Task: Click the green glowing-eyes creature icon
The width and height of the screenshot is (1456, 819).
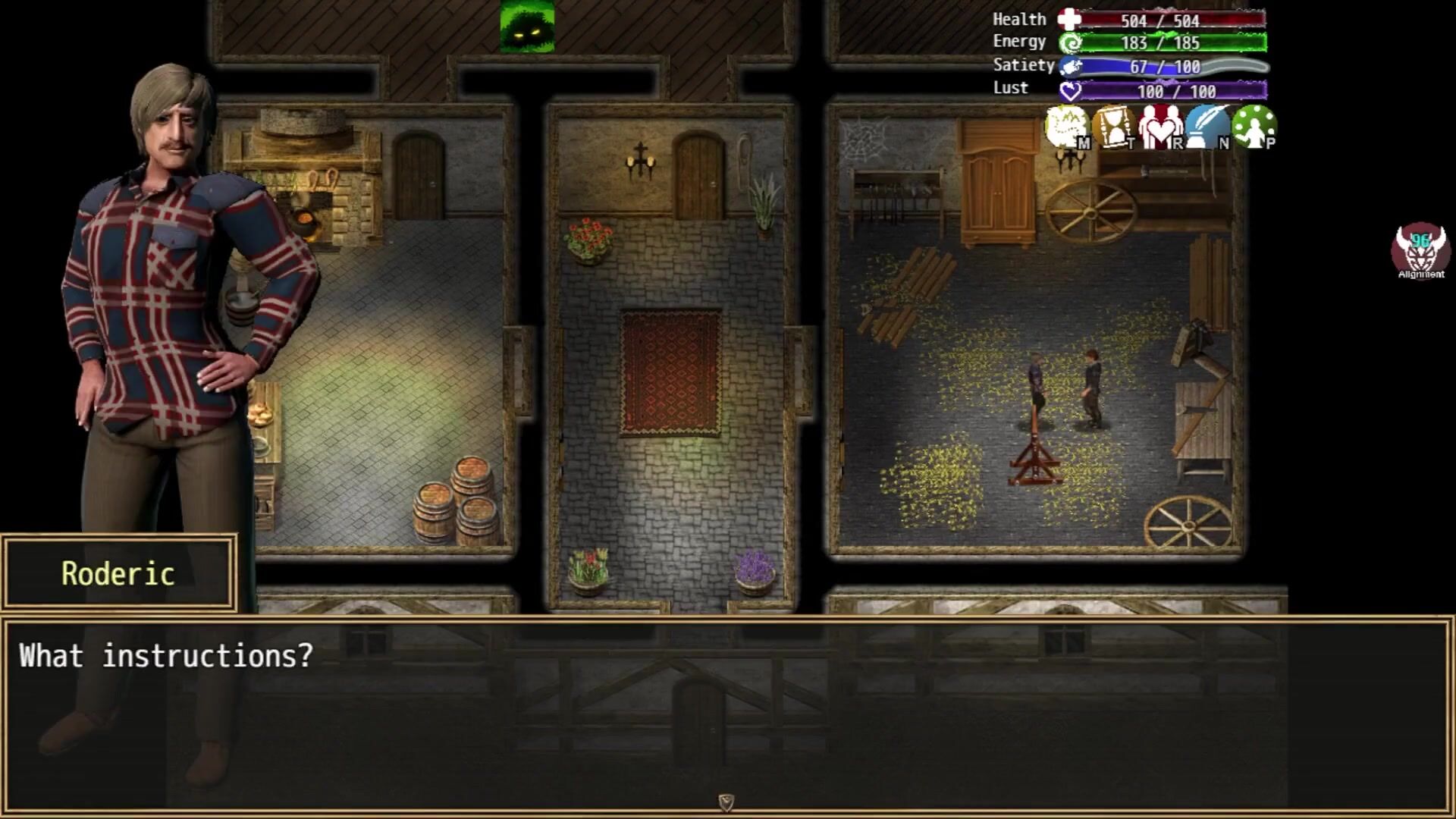Action: pyautogui.click(x=527, y=27)
